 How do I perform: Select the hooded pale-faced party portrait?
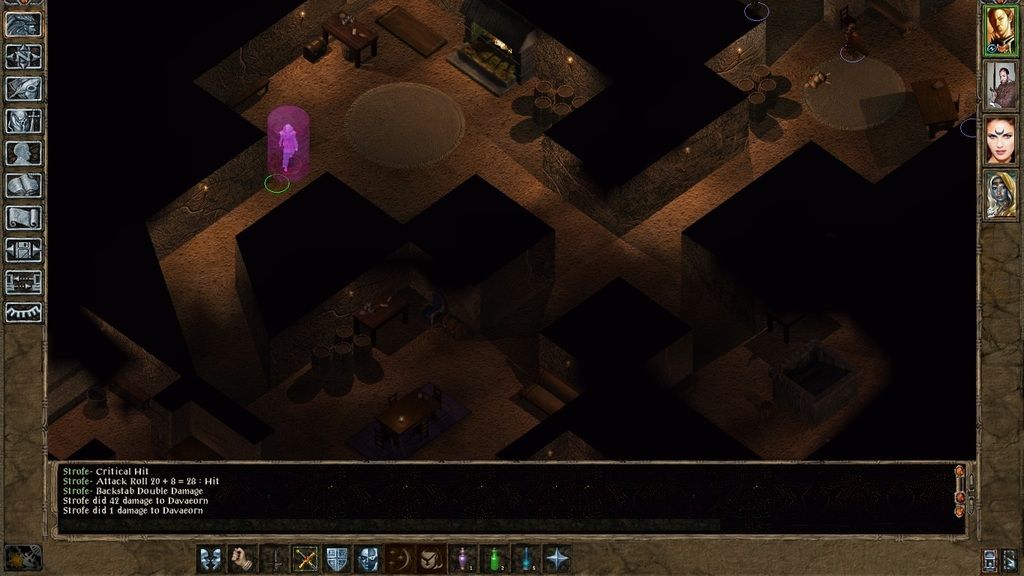[x=1001, y=194]
